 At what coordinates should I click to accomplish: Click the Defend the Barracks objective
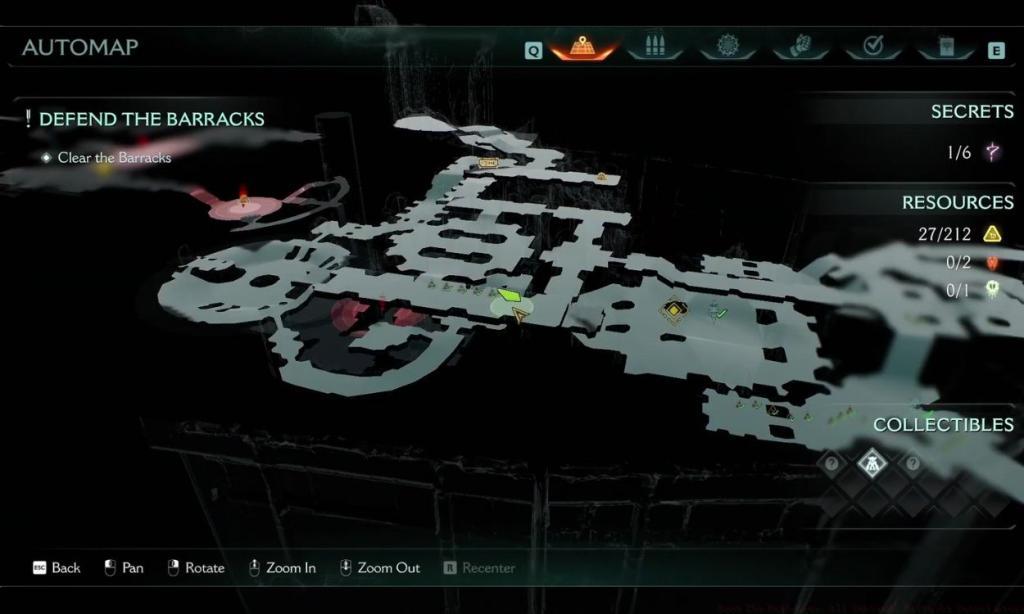tap(151, 119)
